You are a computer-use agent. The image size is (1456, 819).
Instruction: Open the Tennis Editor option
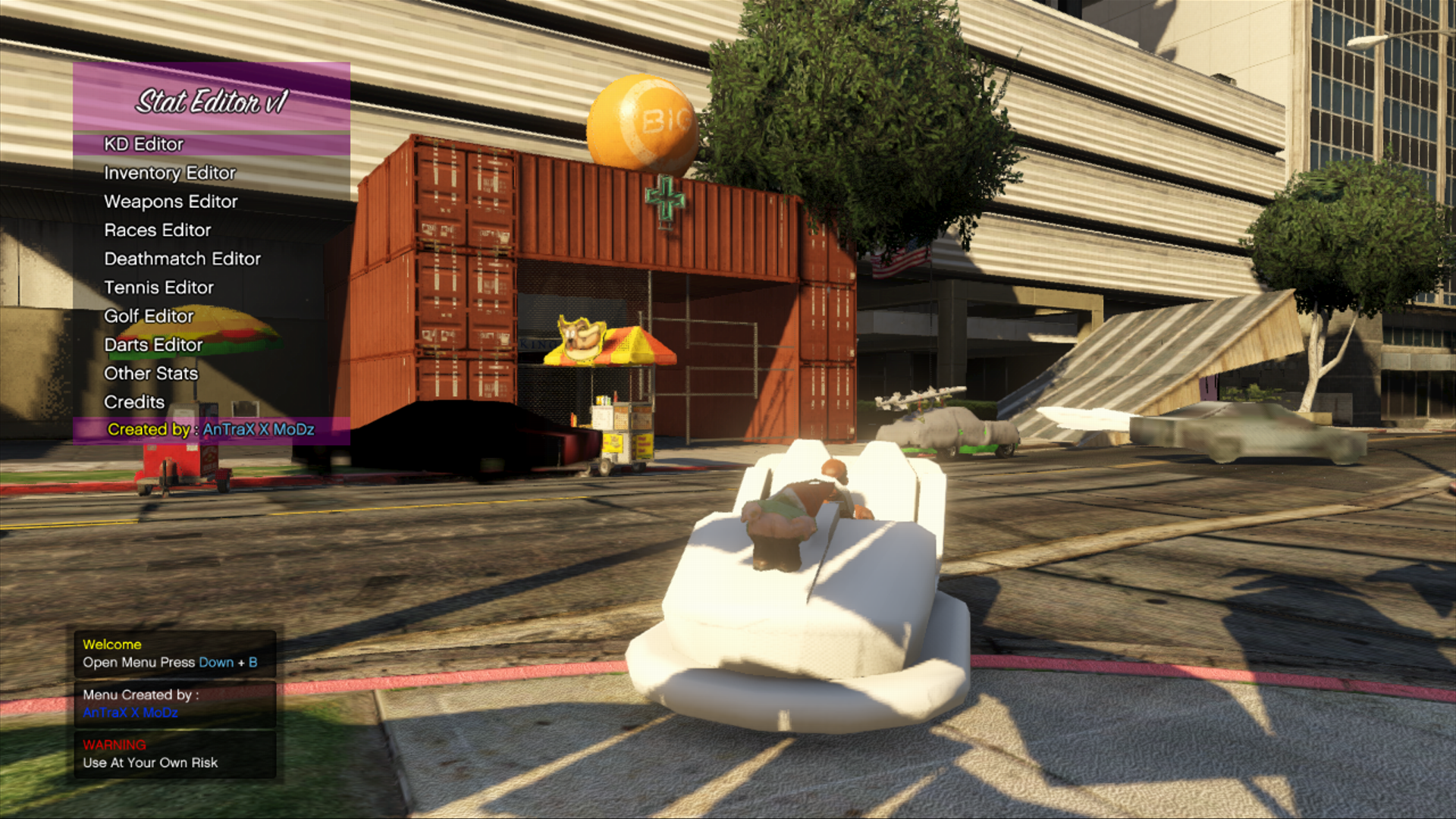pos(158,288)
